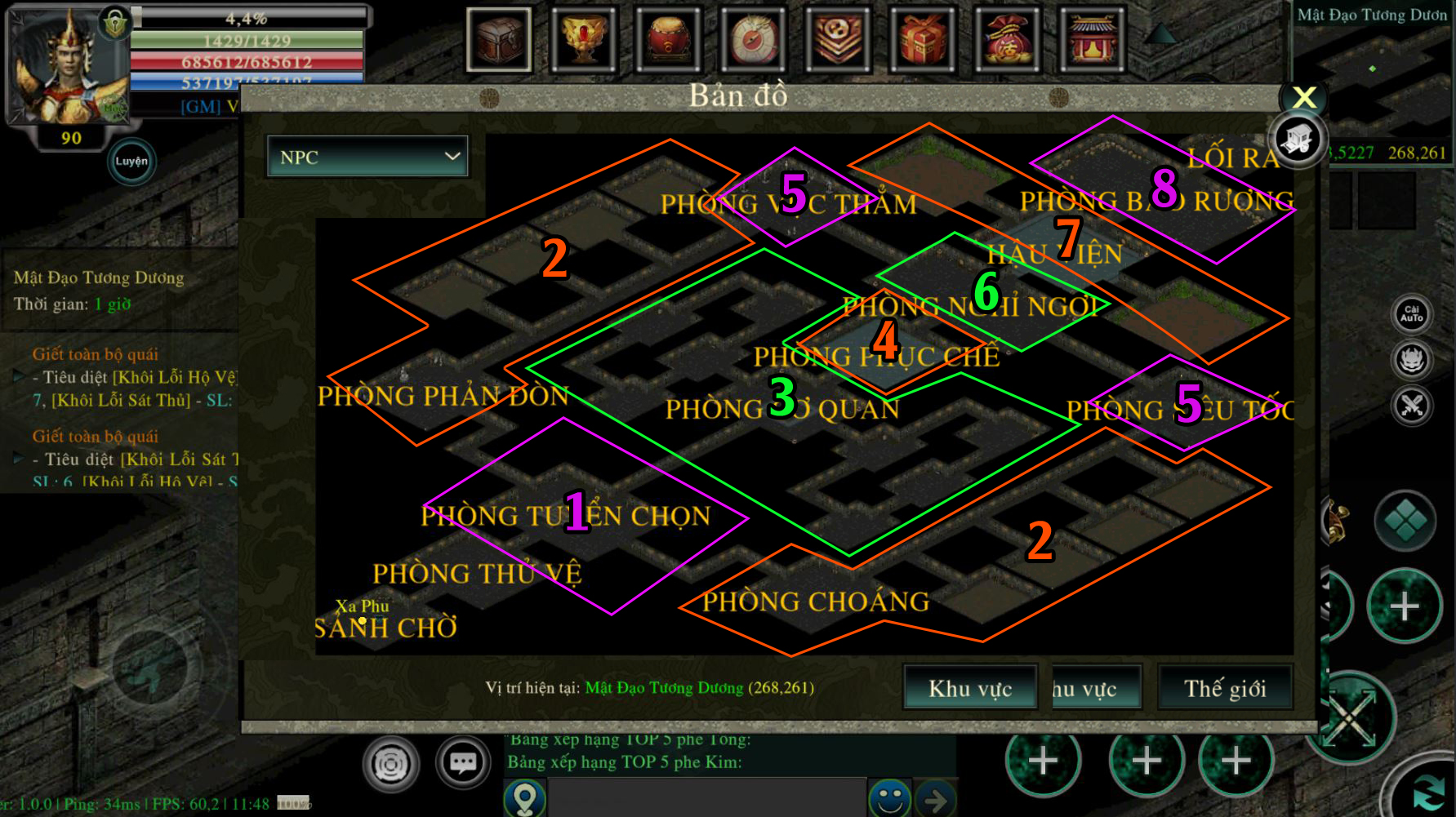
Task: Open the compass dial icon
Action: coord(753,39)
